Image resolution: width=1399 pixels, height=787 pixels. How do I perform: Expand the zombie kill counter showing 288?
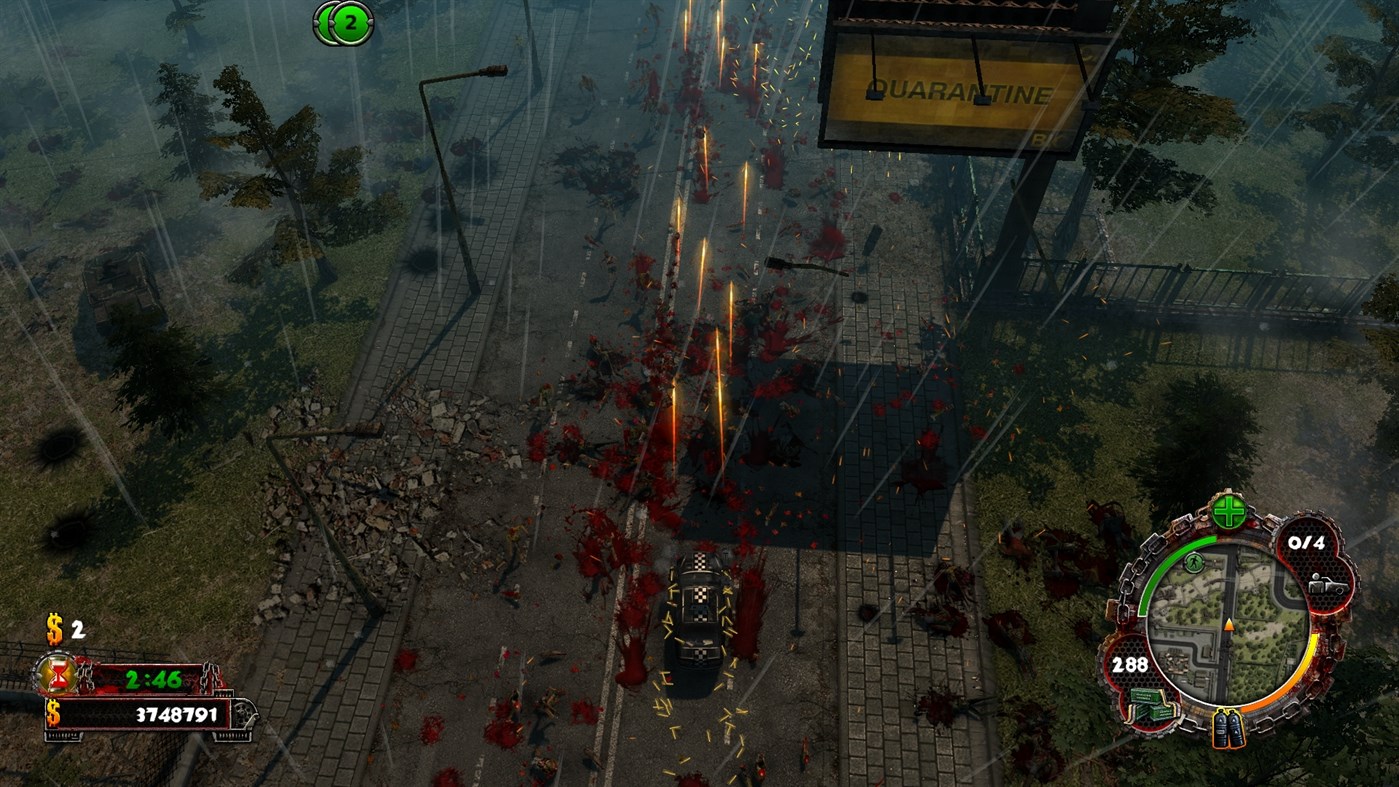[1130, 664]
